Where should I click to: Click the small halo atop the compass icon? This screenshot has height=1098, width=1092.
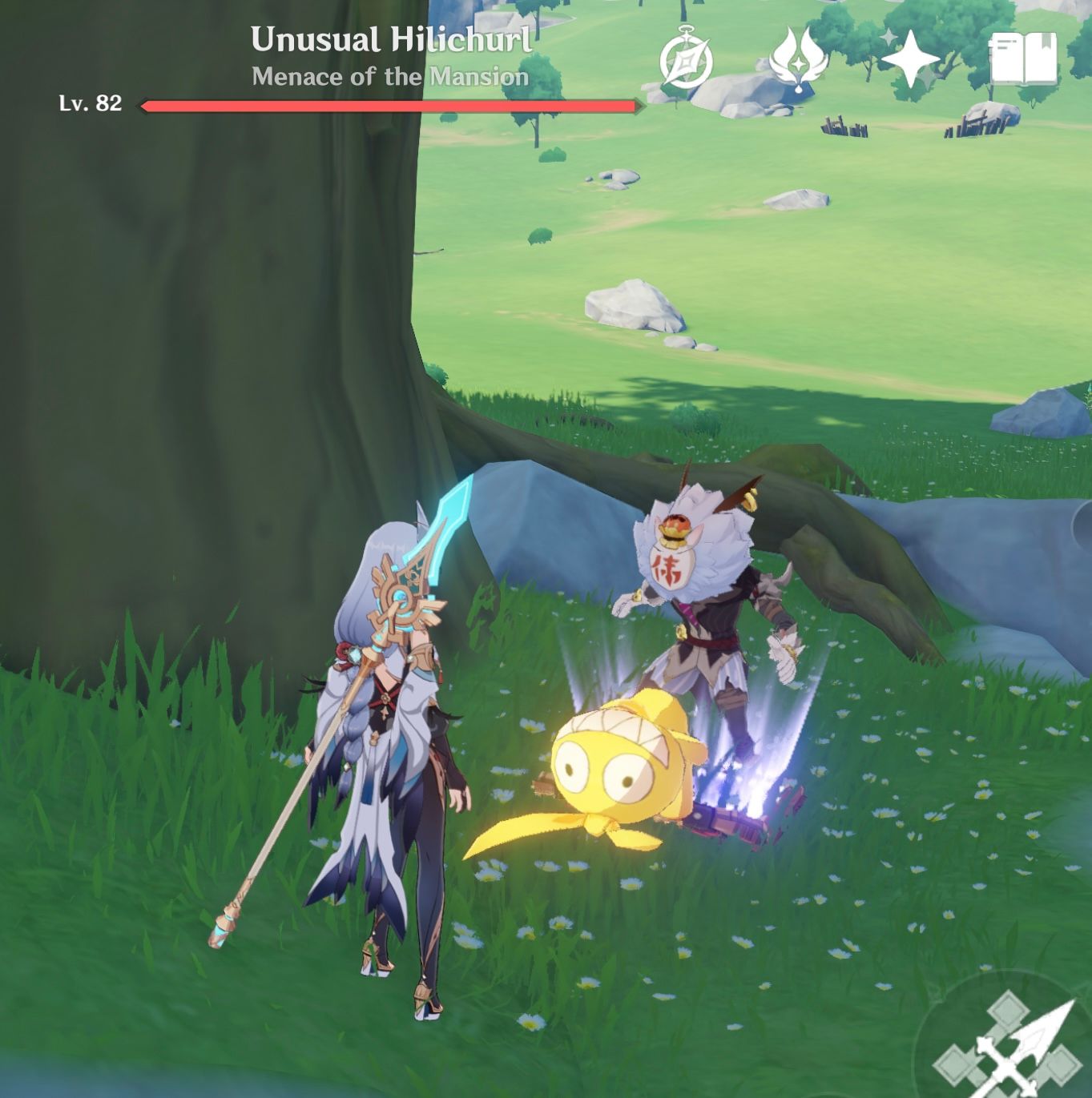point(687,26)
